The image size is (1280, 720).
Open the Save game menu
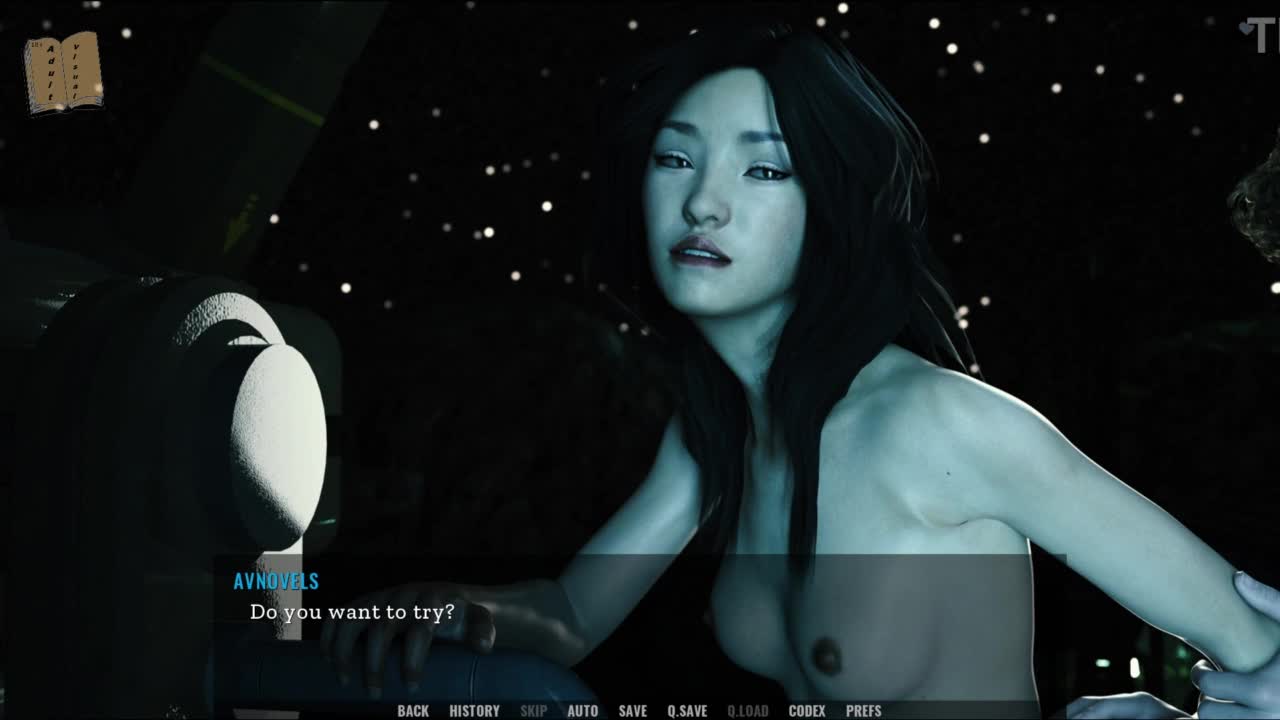[x=632, y=711]
